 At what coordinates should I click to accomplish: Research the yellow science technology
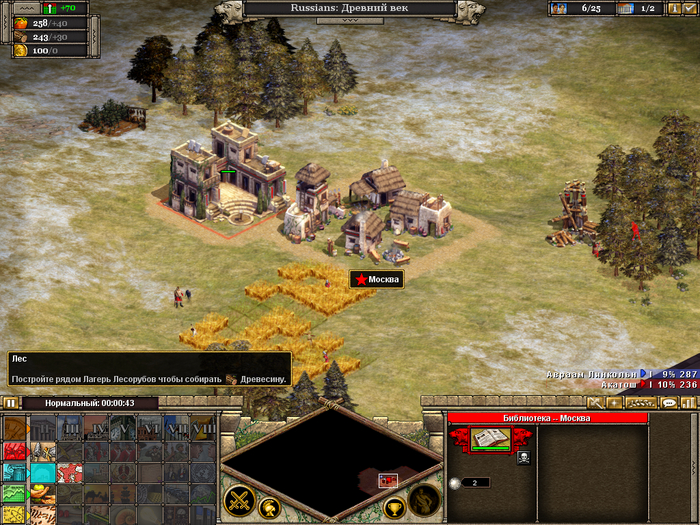coord(16,515)
